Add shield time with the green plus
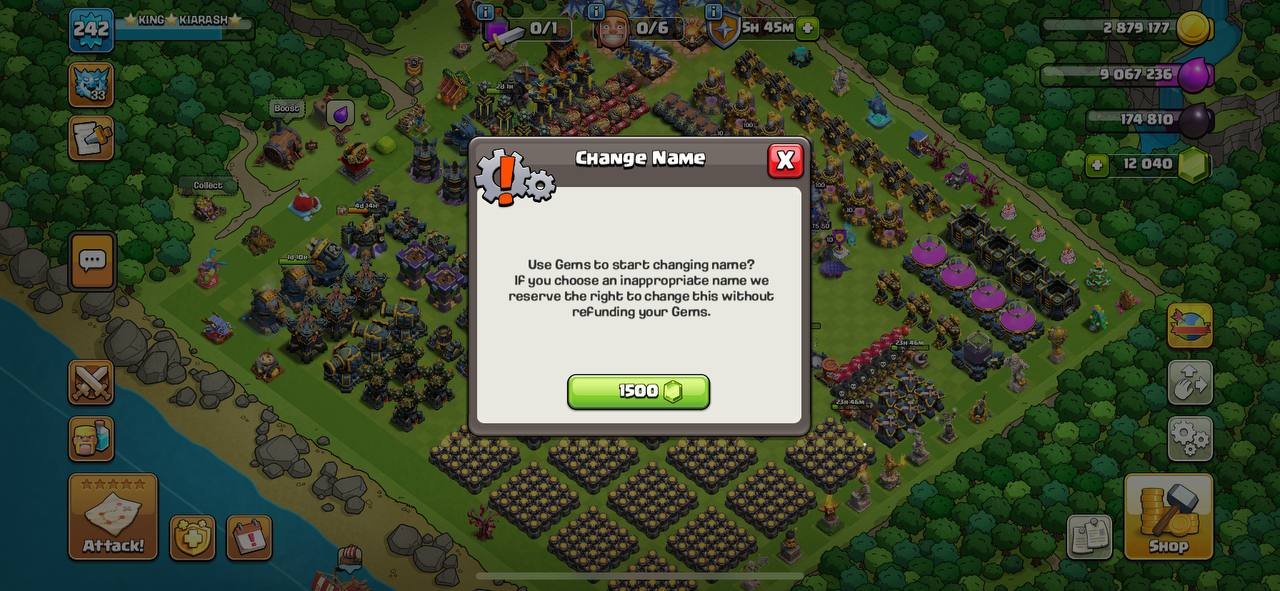The image size is (1280, 591). pos(808,28)
